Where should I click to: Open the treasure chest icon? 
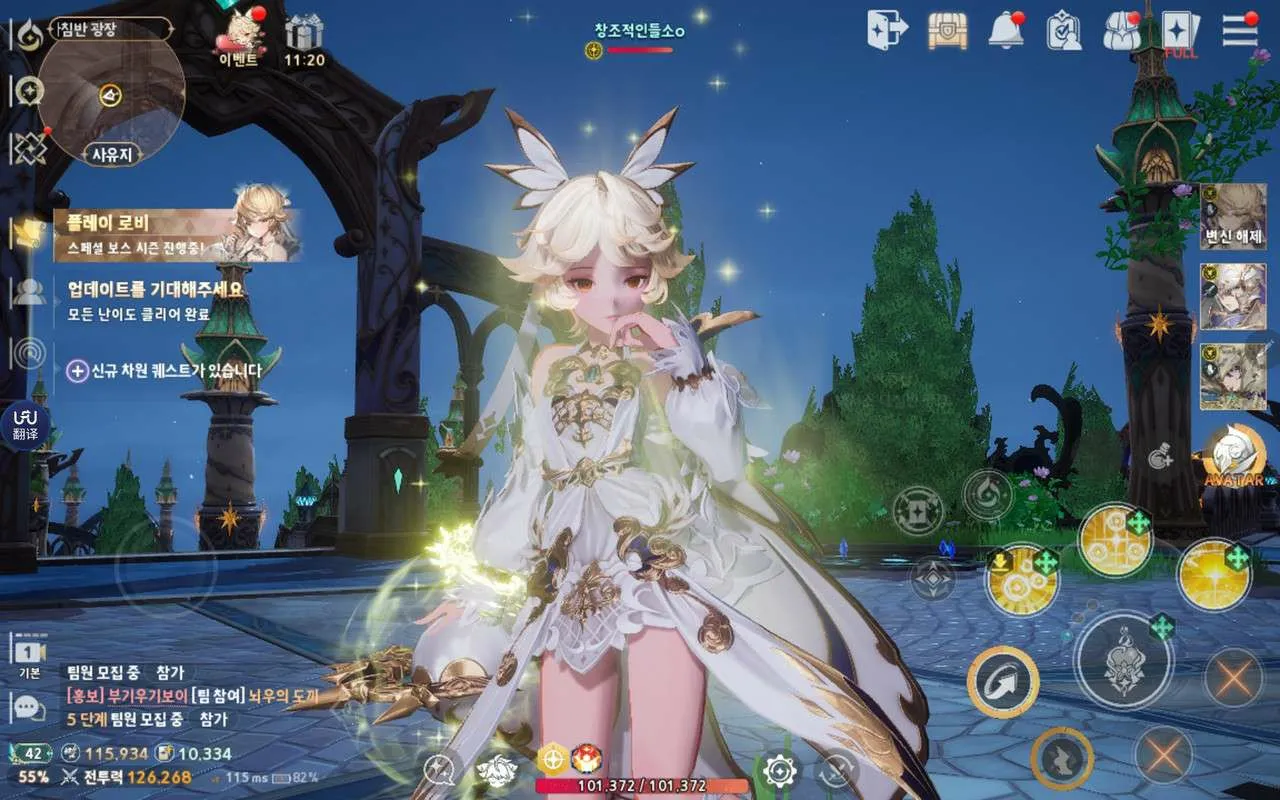(947, 31)
